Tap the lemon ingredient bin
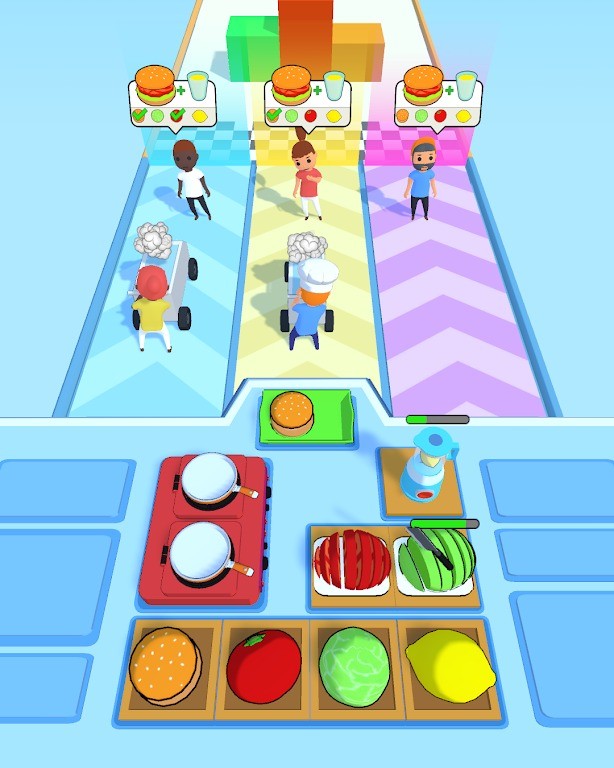Viewport: 614px width, 768px height. 445,666
